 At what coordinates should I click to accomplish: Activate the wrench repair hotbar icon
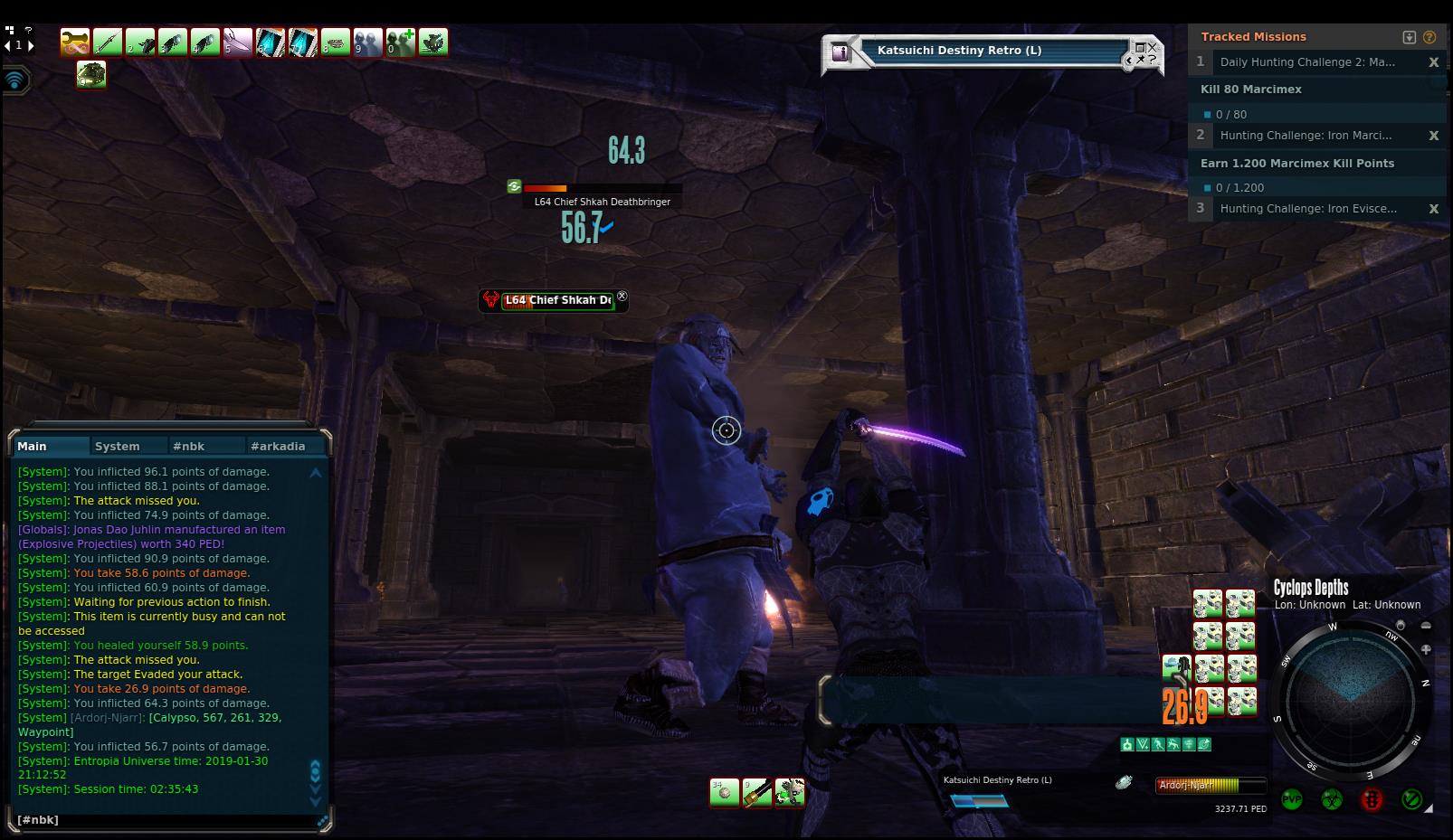coord(74,42)
